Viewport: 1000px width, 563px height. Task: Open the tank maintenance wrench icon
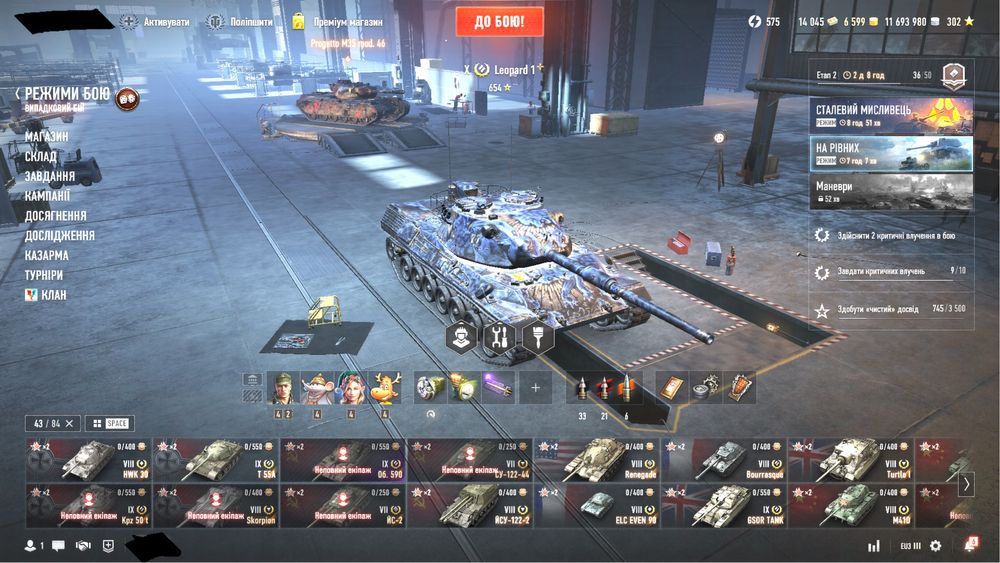(x=498, y=337)
